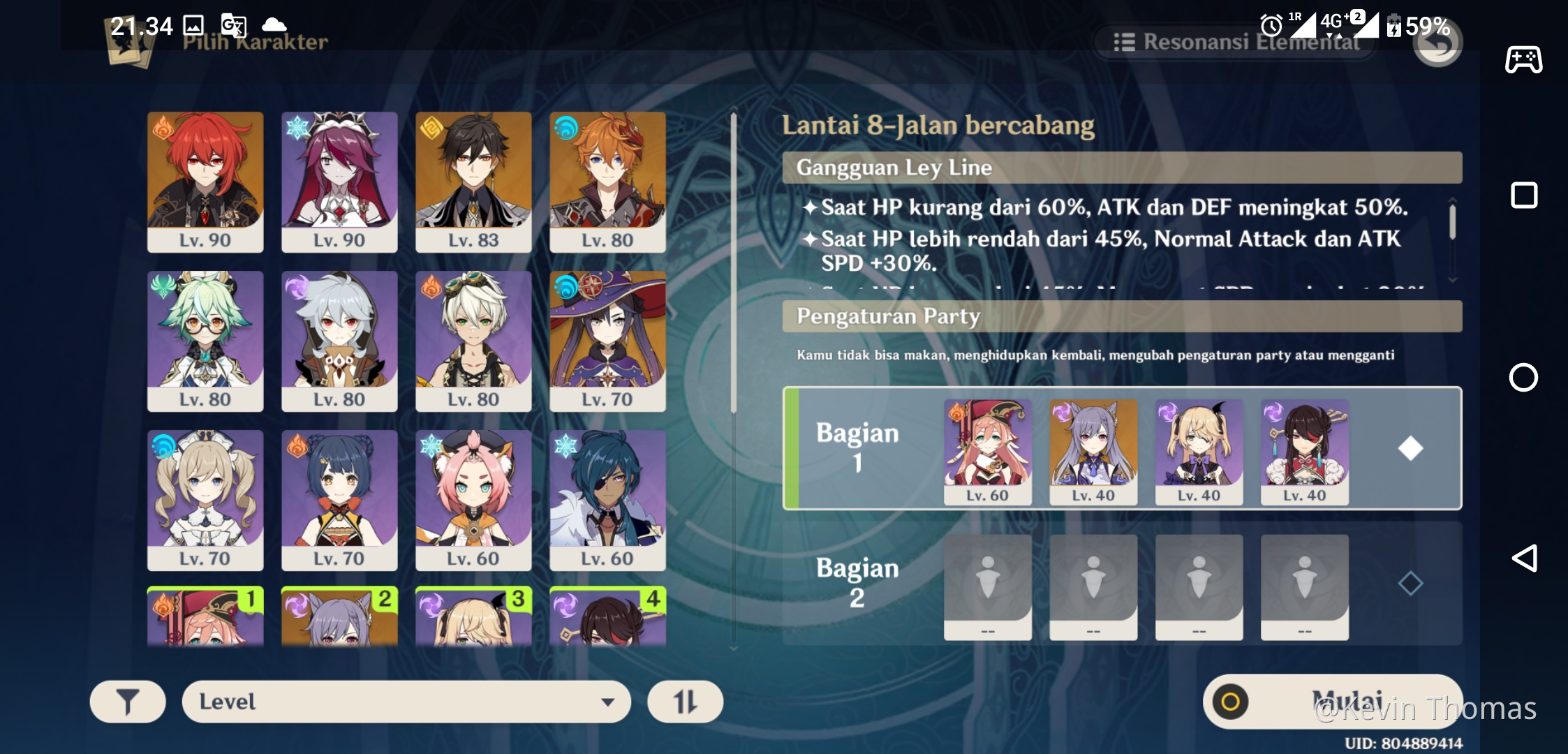Select the Bagian 2 diamond marker
The image size is (1568, 754).
[x=1410, y=584]
